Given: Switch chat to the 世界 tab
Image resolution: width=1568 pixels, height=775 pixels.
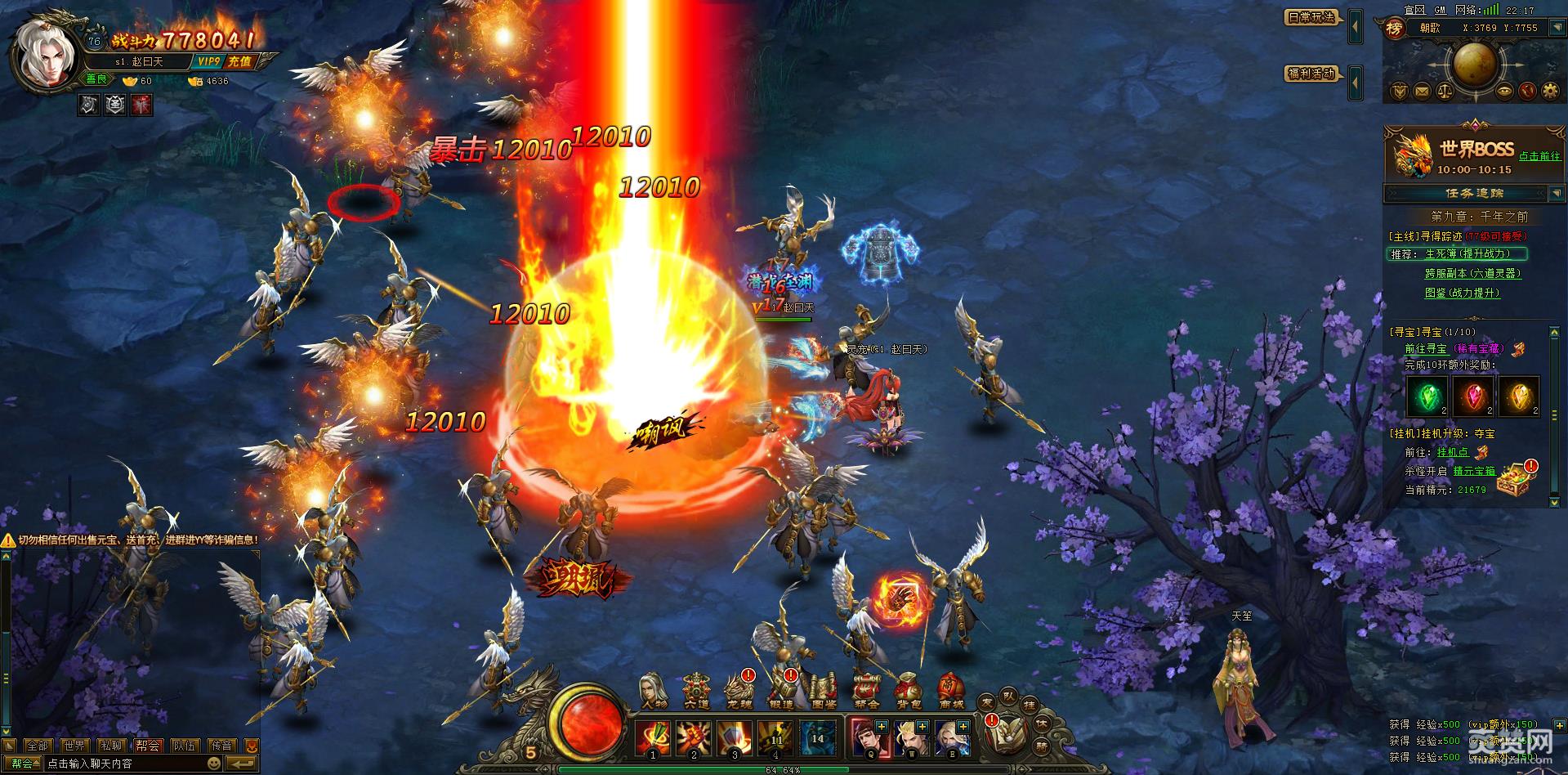Looking at the screenshot, I should pos(74,746).
